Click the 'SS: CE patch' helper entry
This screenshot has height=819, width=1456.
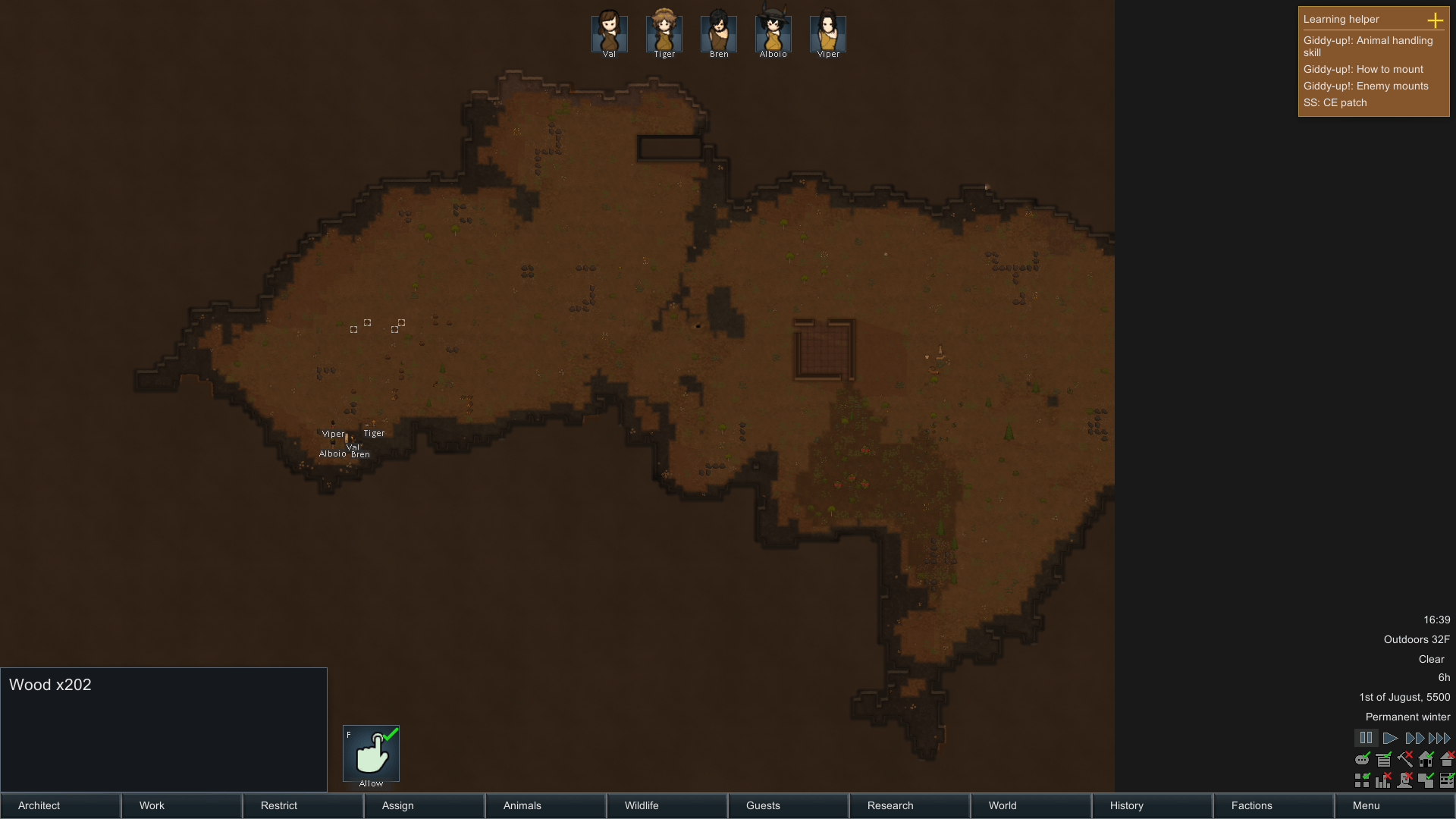click(x=1335, y=102)
